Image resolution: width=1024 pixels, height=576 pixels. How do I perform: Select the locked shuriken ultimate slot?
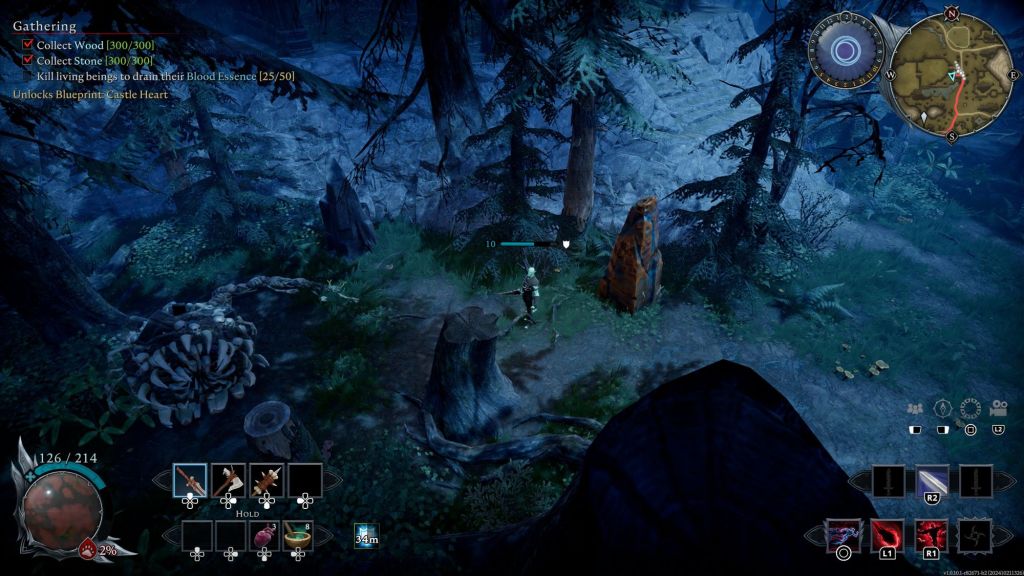pyautogui.click(x=975, y=536)
